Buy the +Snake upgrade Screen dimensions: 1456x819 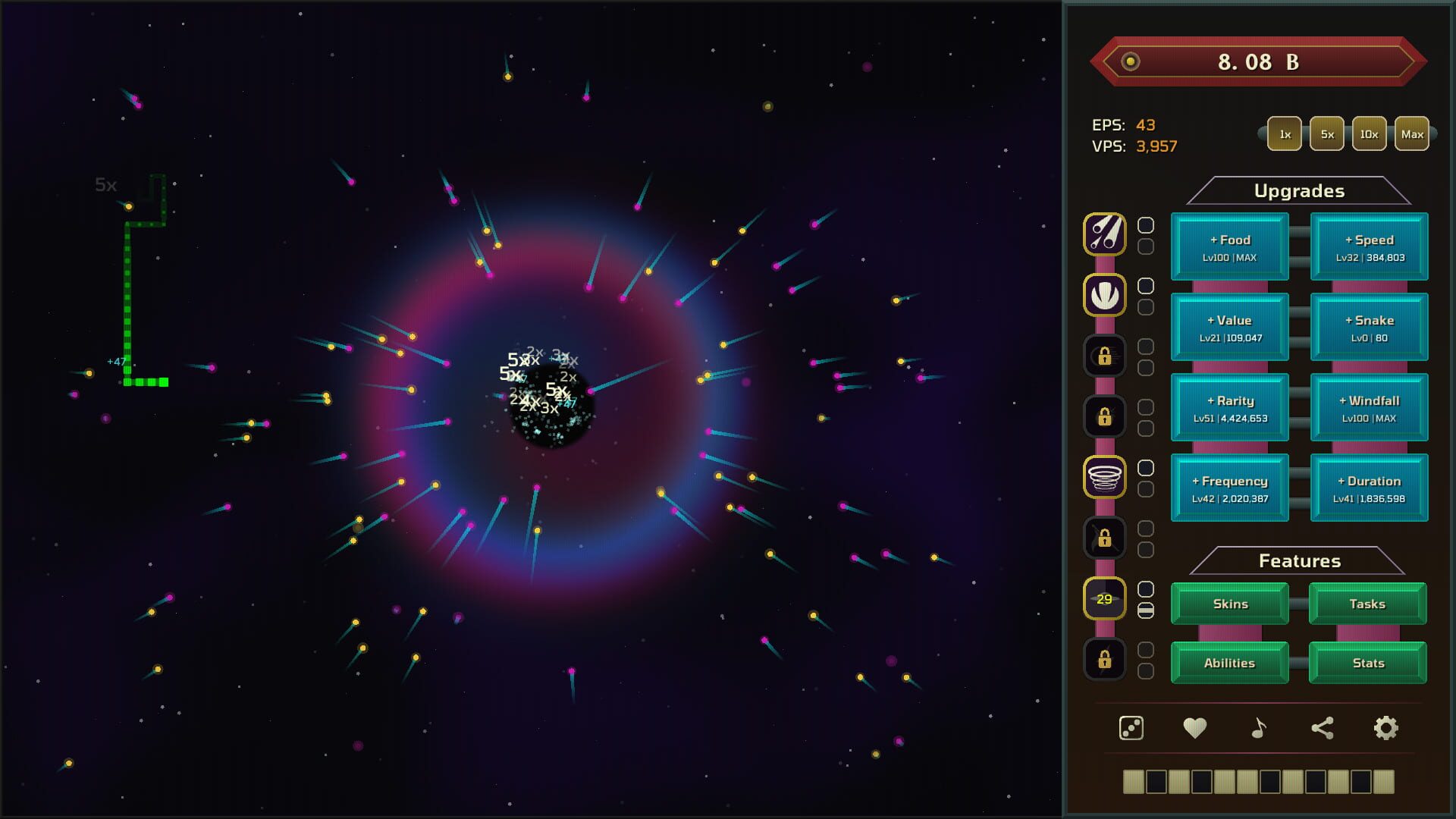[1370, 327]
